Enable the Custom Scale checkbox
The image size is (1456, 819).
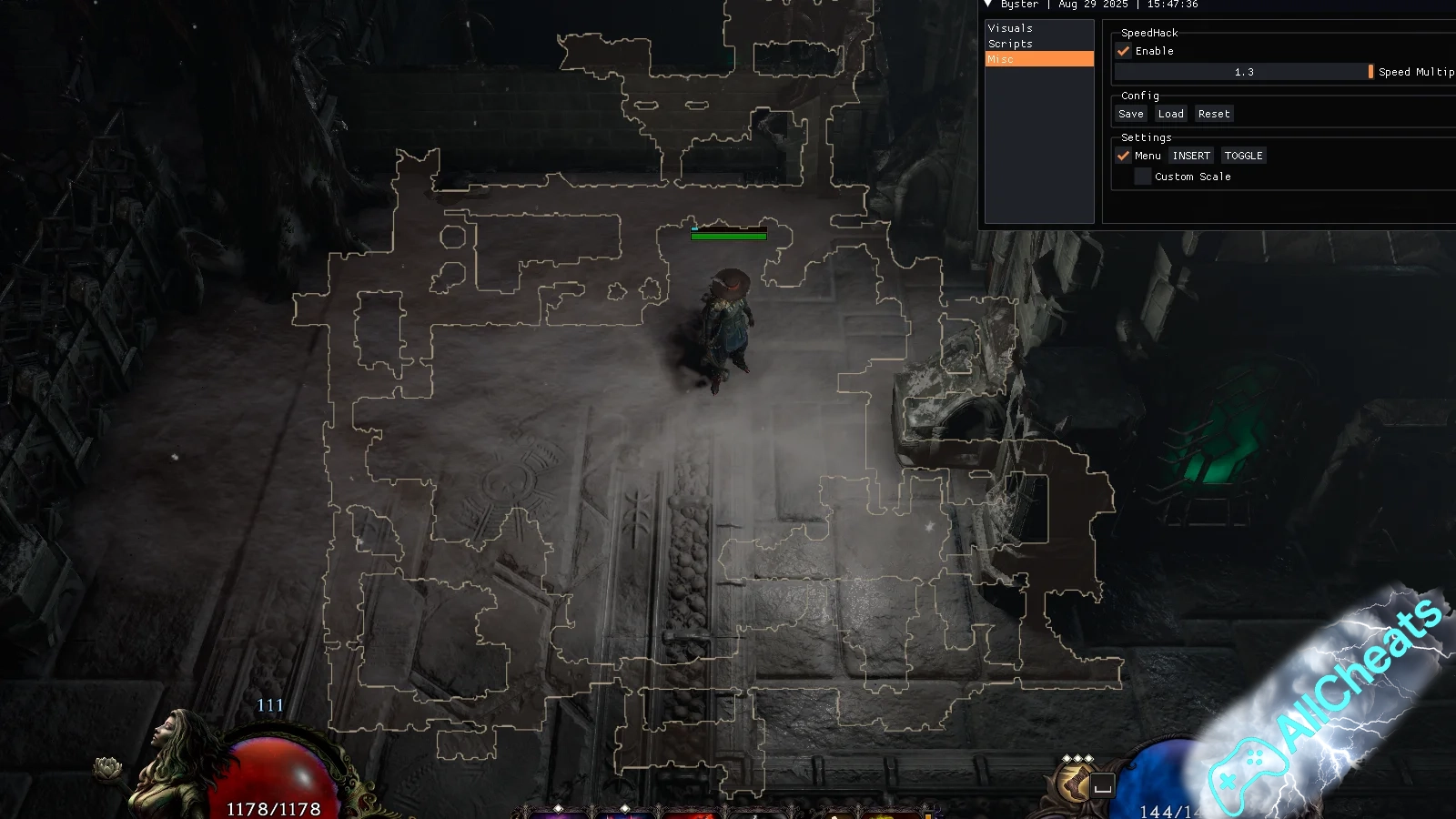coord(1143,177)
